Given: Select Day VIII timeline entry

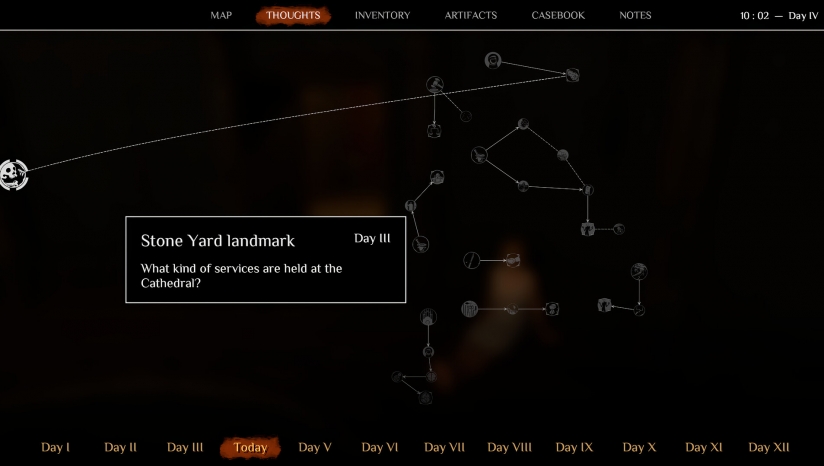Looking at the screenshot, I should tap(509, 448).
